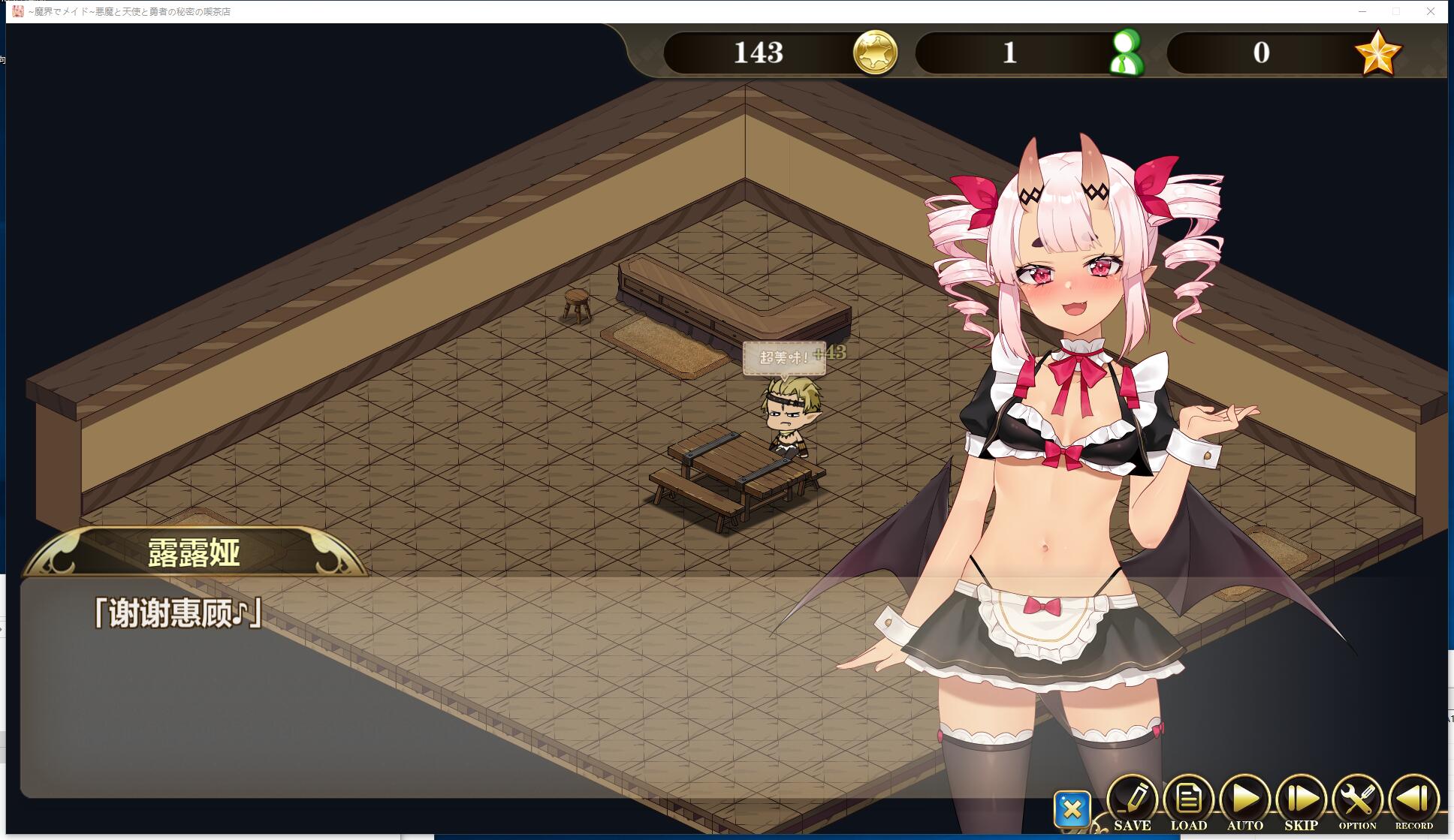Click the 超美味 +43 speech bubble
The height and width of the screenshot is (840, 1454).
[786, 358]
